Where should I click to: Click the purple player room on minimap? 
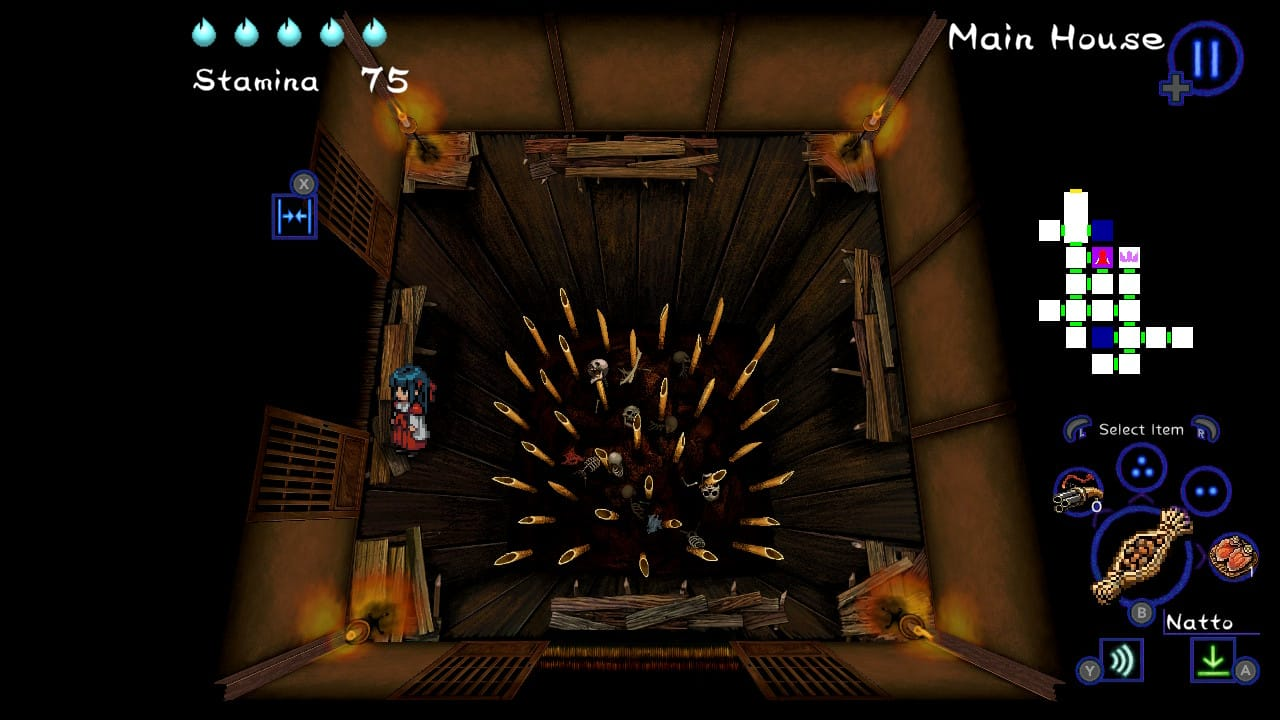pyautogui.click(x=1102, y=257)
